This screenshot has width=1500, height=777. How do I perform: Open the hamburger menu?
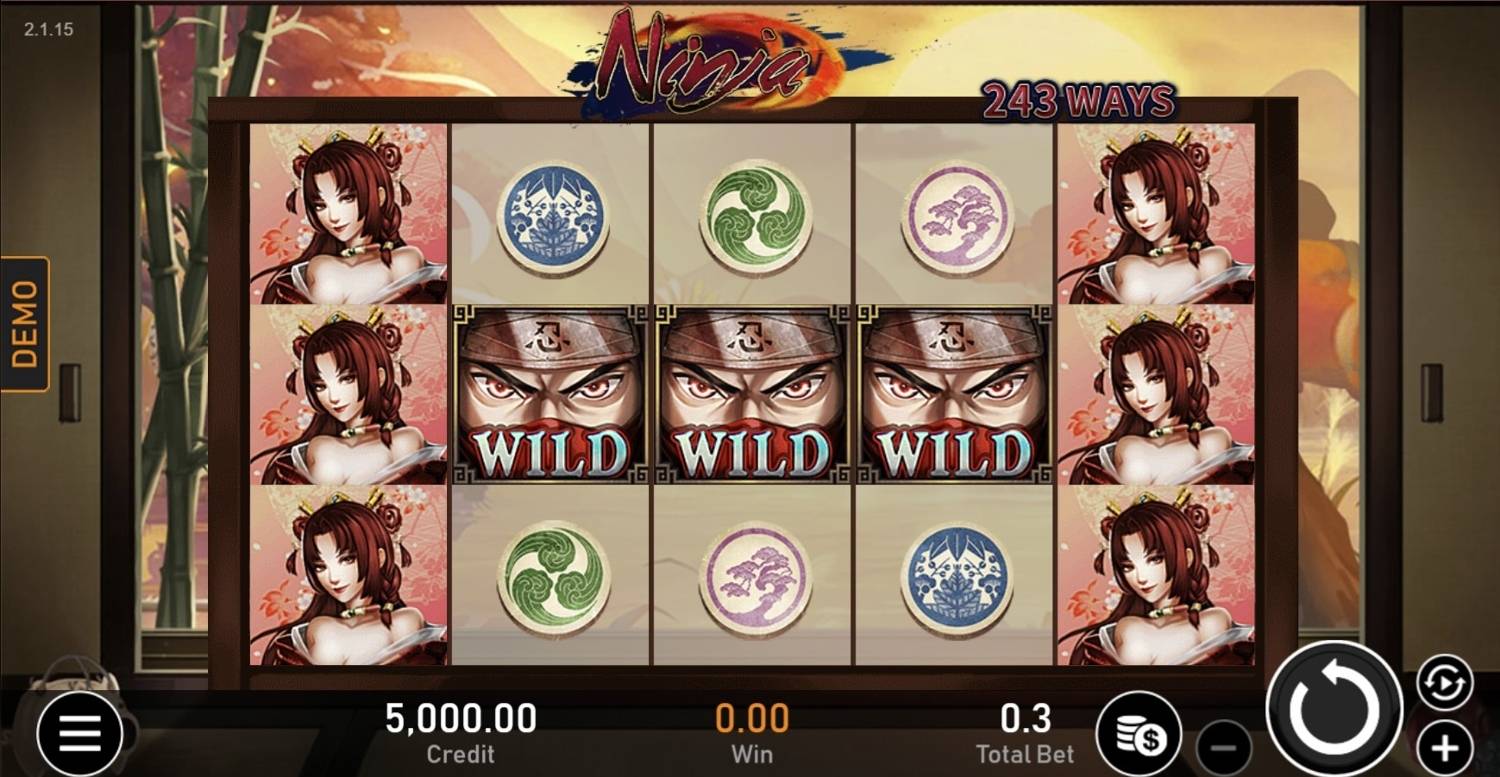[x=80, y=735]
